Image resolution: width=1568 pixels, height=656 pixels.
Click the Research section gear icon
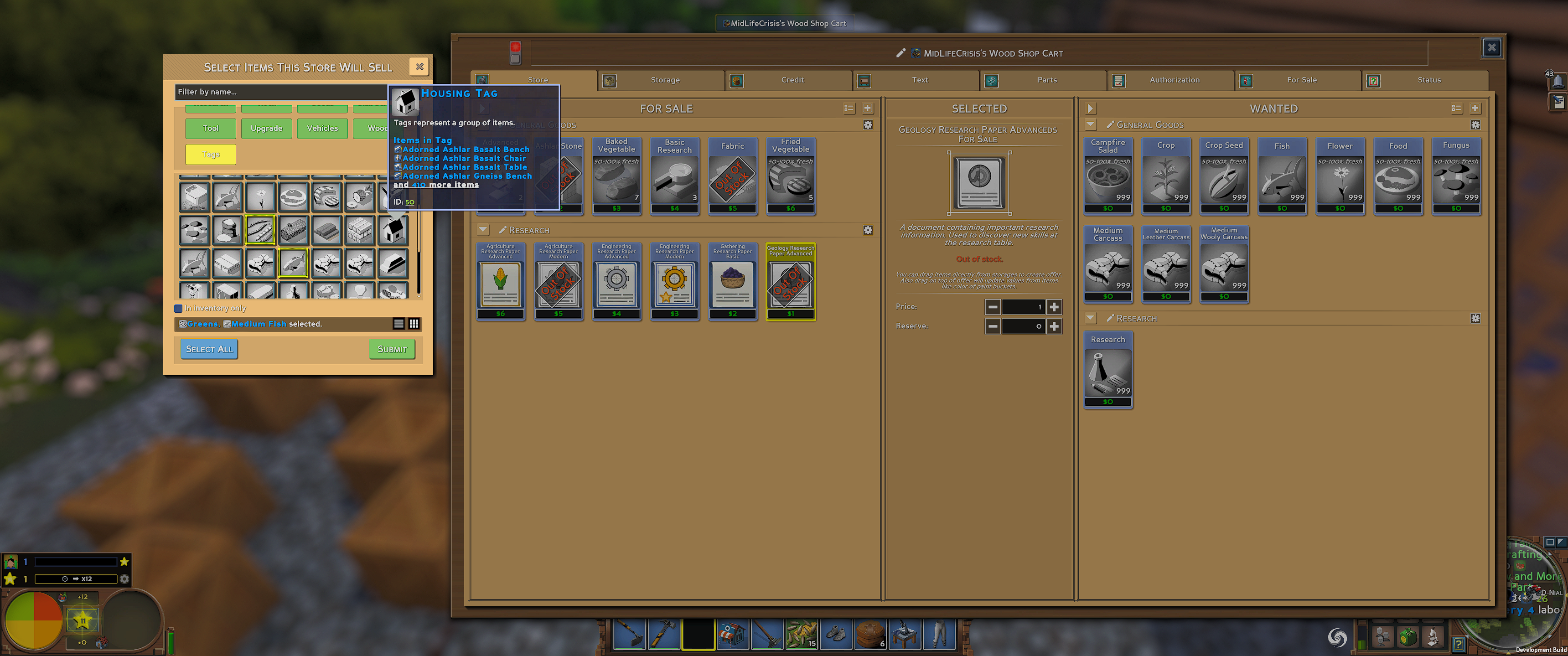pyautogui.click(x=868, y=230)
